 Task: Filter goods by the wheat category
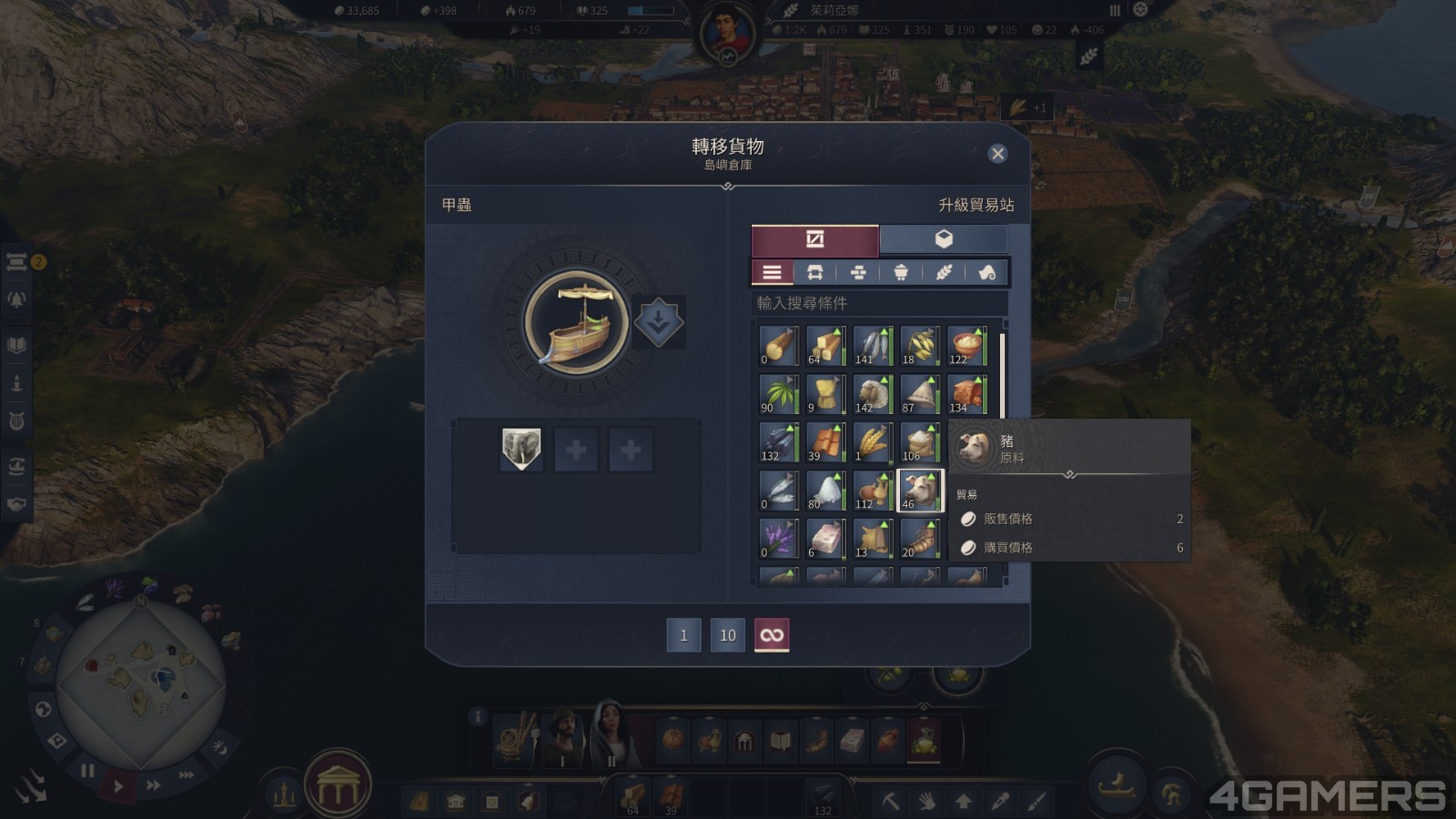(x=944, y=272)
